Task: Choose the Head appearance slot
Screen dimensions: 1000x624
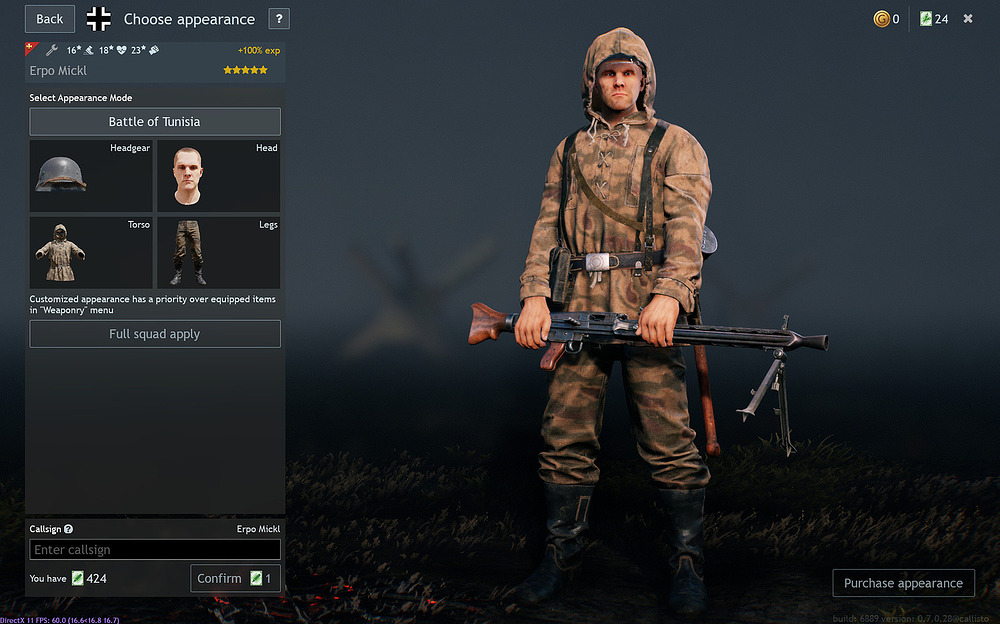Action: coord(218,175)
